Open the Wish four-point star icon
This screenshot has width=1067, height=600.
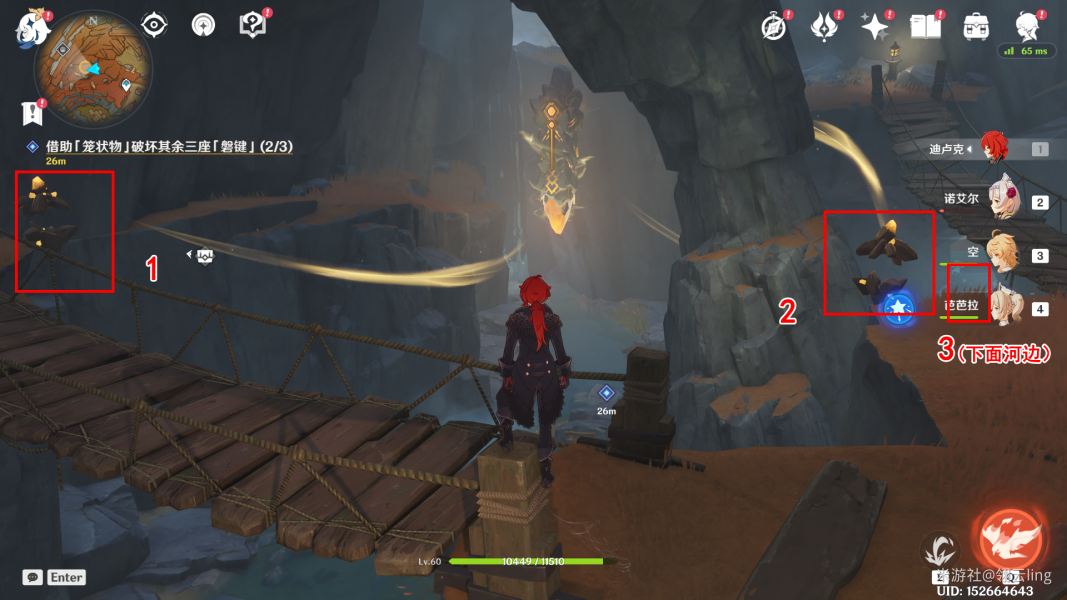point(874,27)
